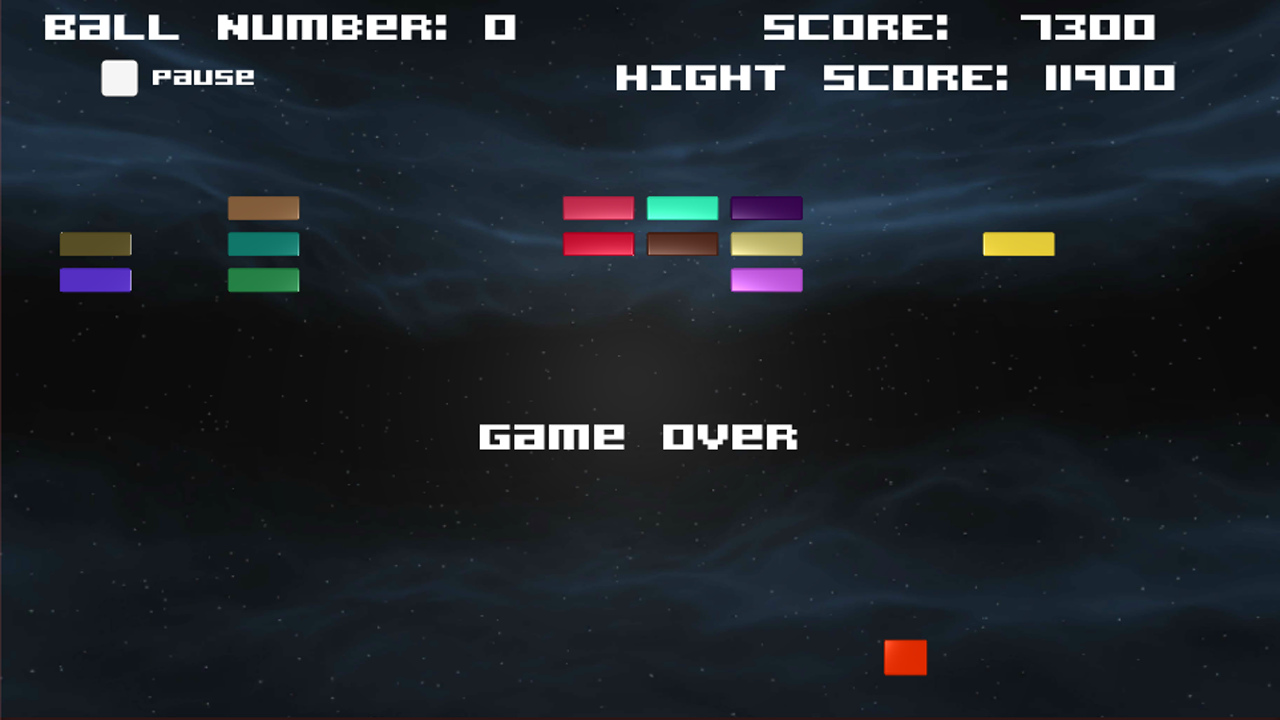Click the pale yellow brick in the center

pyautogui.click(x=766, y=243)
